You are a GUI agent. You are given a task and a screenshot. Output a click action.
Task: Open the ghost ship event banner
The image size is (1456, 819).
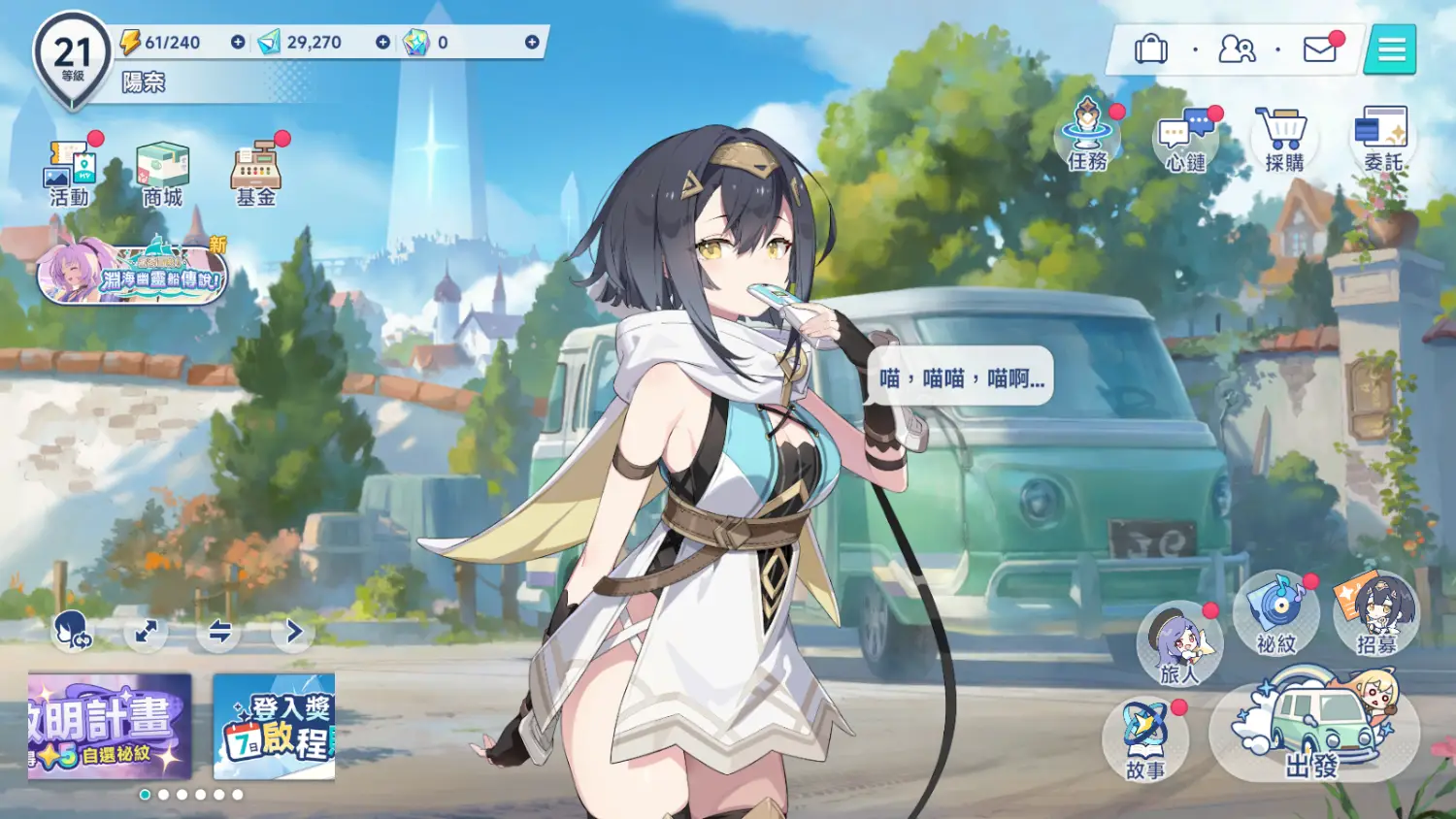click(x=132, y=273)
